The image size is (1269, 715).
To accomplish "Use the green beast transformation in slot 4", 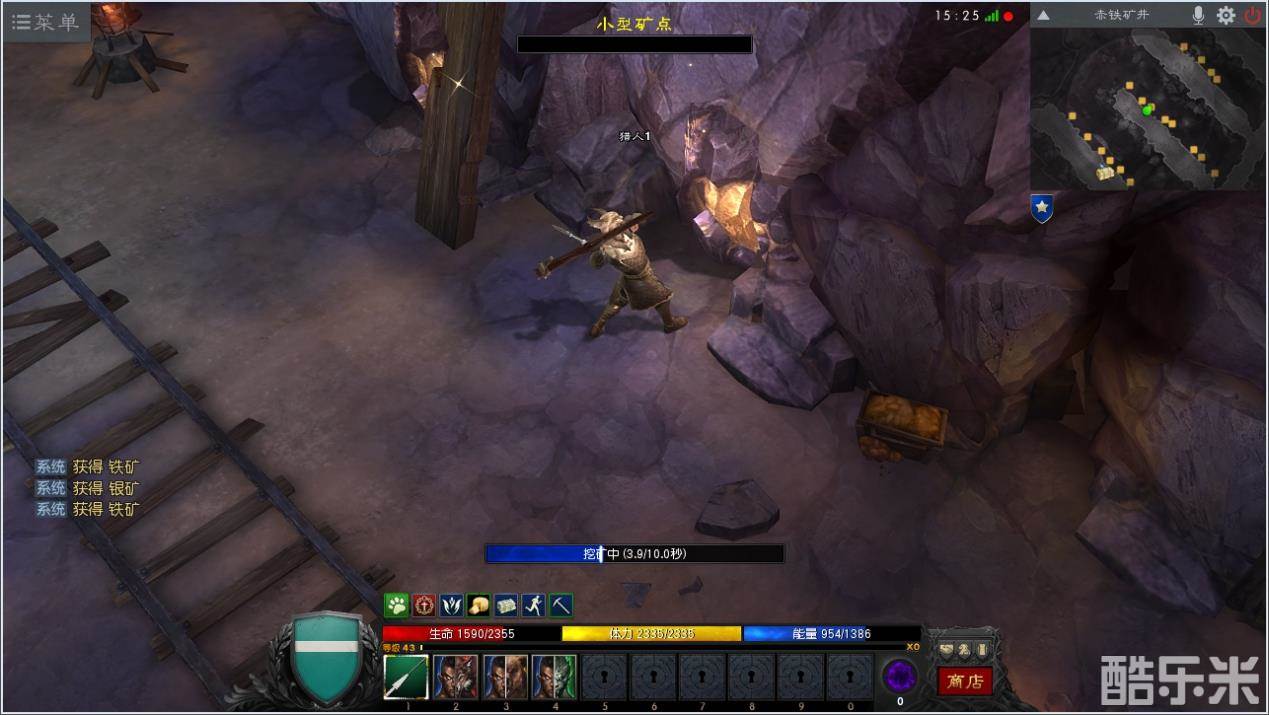I will point(553,677).
